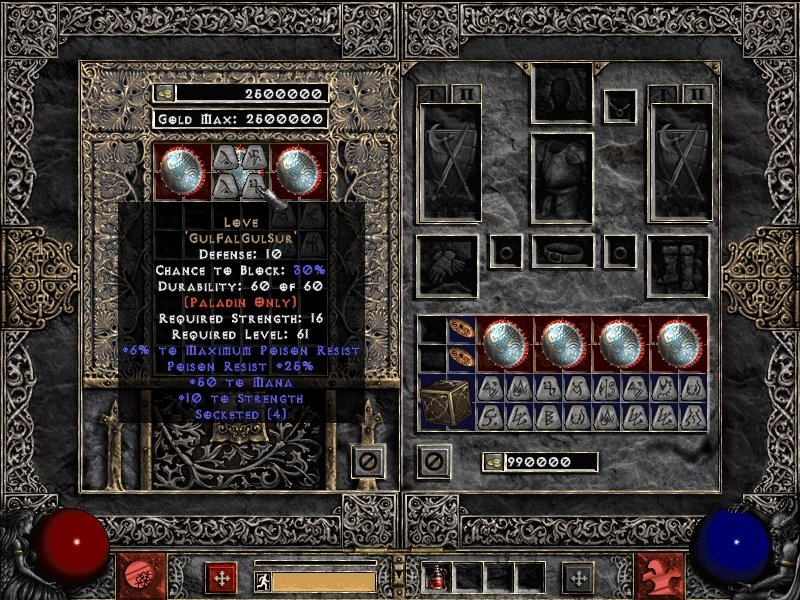Use the red potion in the belt
The image size is (800, 600).
click(438, 577)
